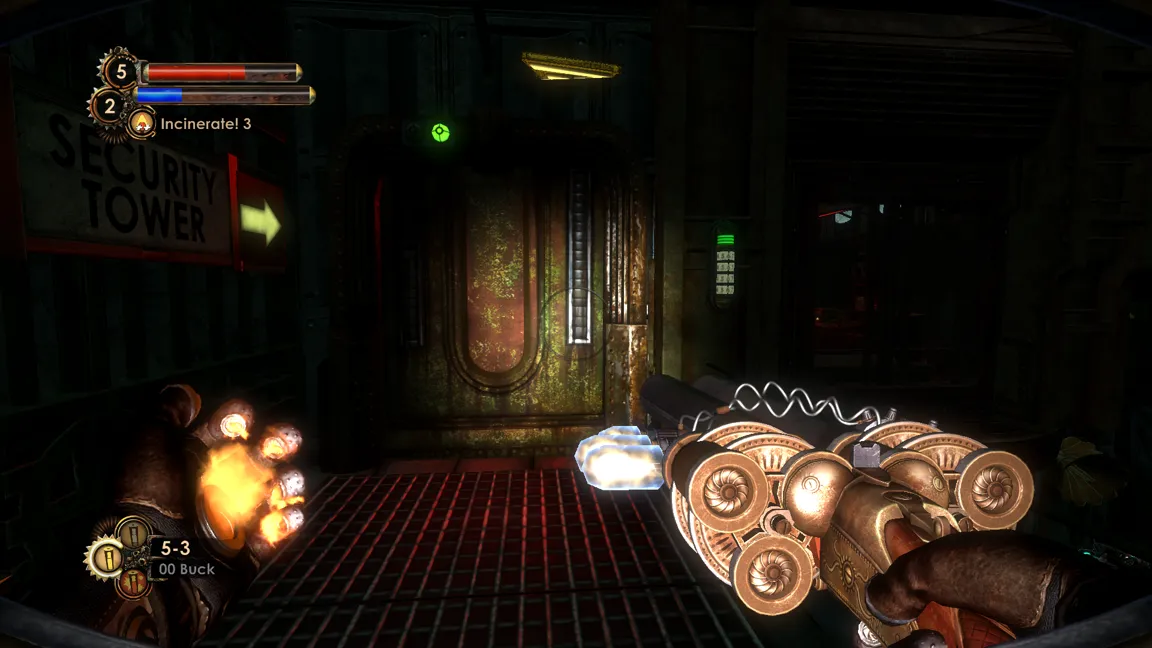Use a first aid kit from the 5 counter
Image resolution: width=1152 pixels, height=648 pixels.
click(x=121, y=72)
